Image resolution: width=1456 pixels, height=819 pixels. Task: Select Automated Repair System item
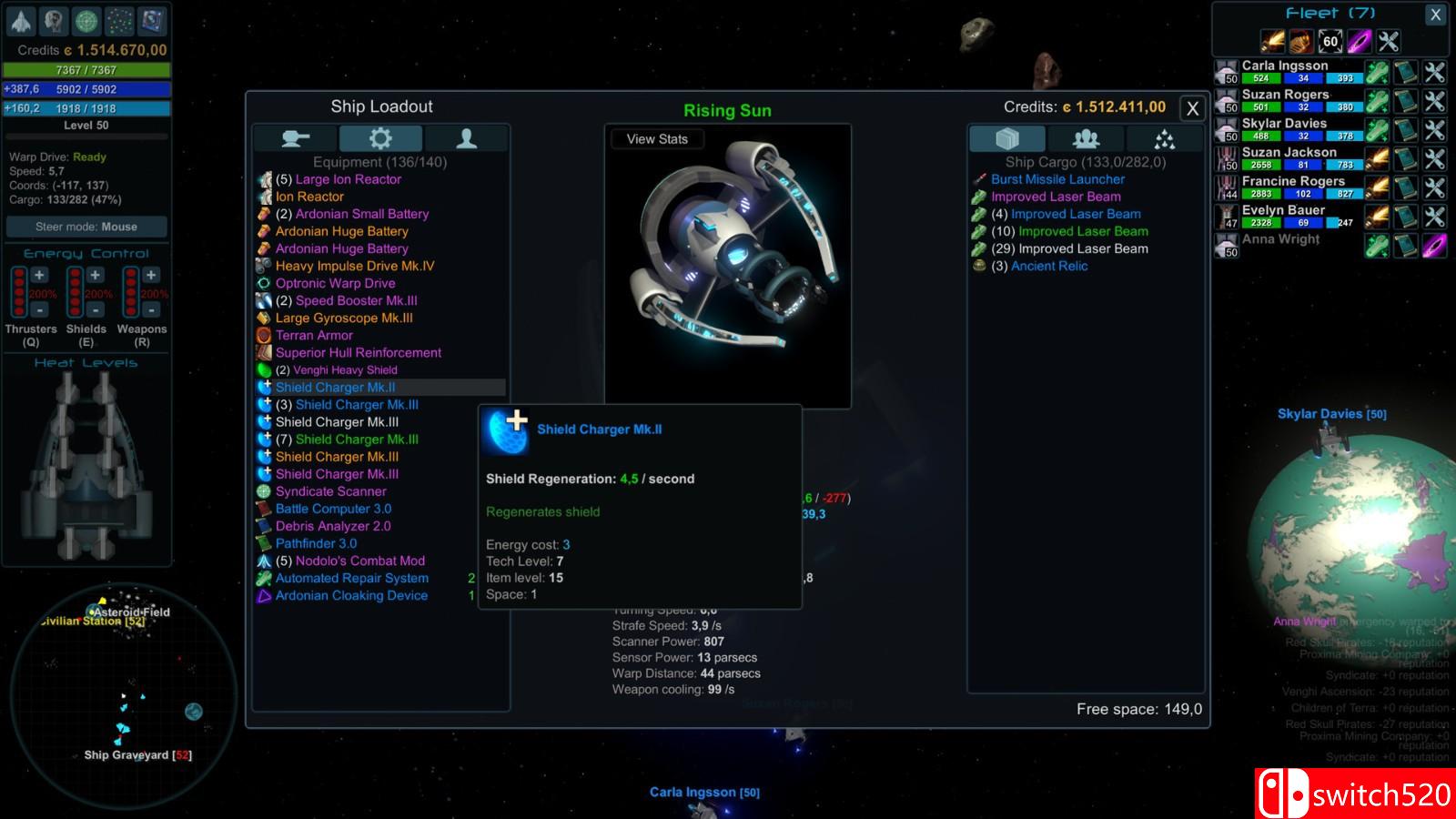pos(351,578)
